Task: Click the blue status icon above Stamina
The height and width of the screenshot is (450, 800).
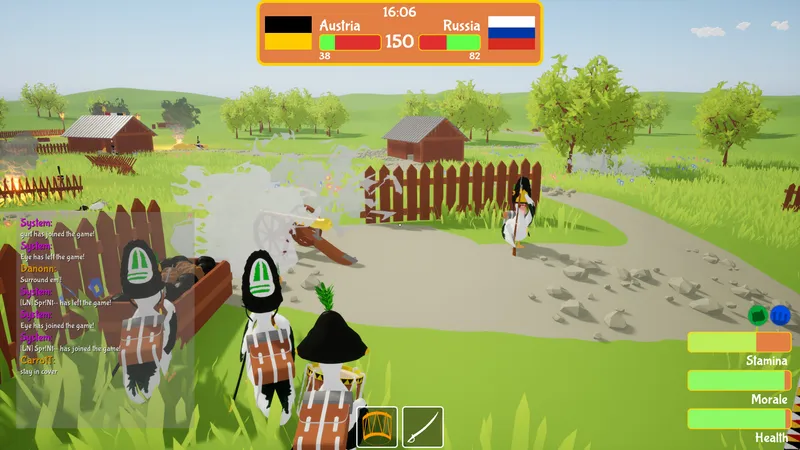Action: click(x=780, y=315)
